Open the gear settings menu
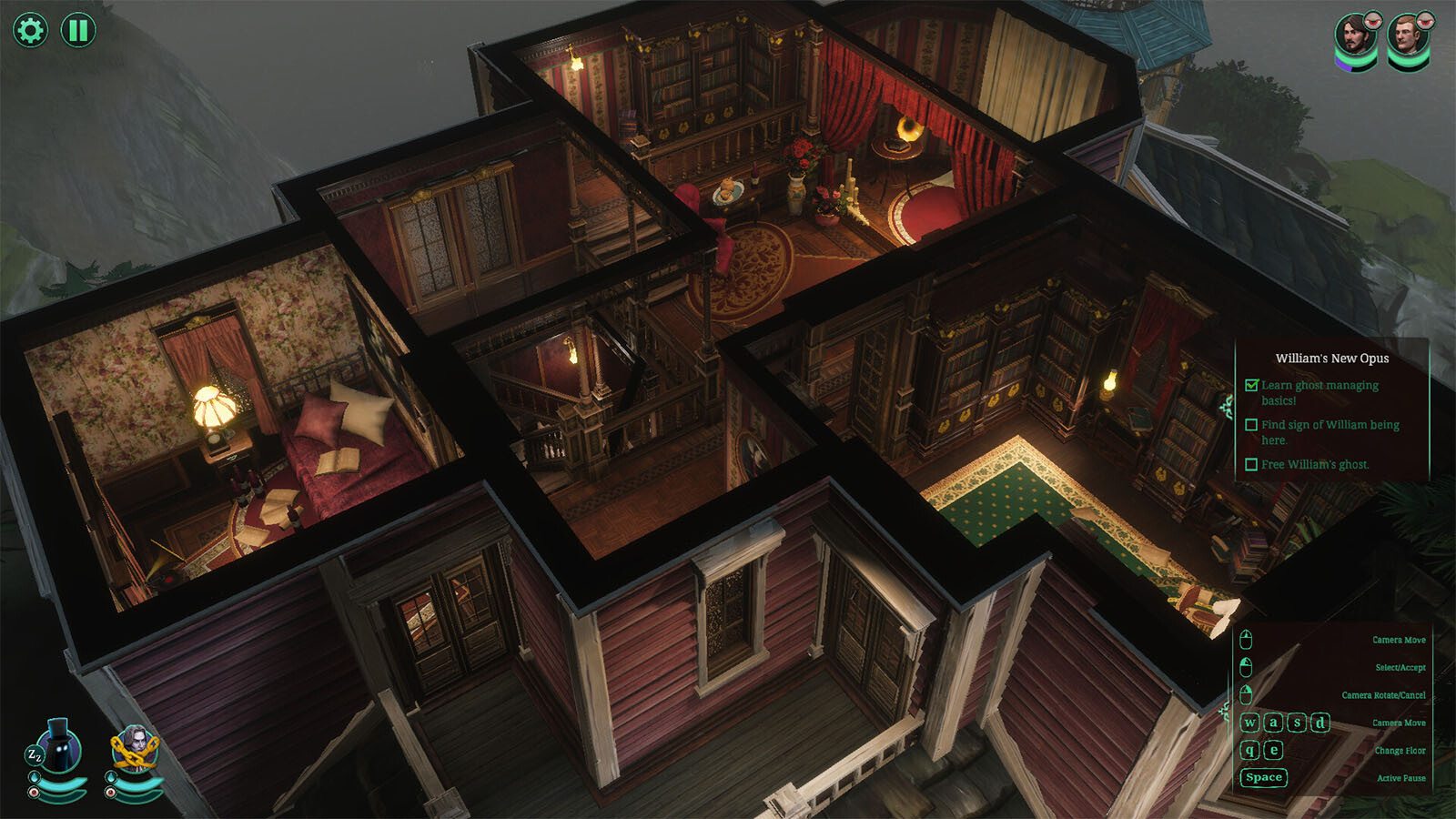 (x=30, y=30)
